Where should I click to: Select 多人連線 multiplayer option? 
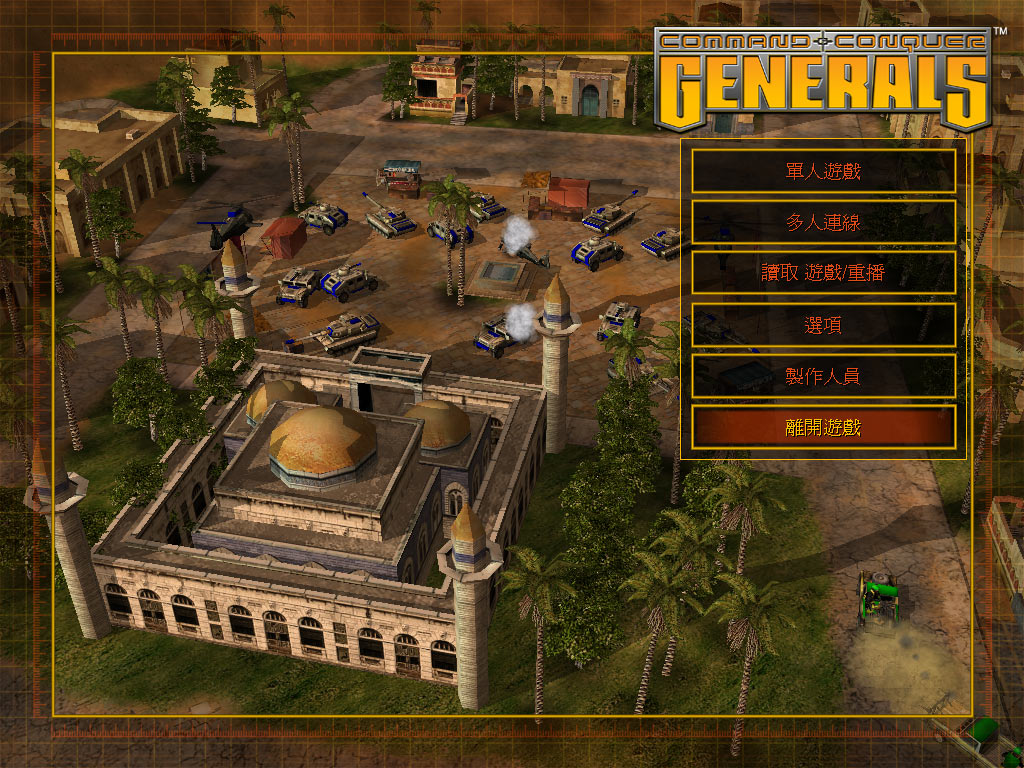tap(823, 222)
